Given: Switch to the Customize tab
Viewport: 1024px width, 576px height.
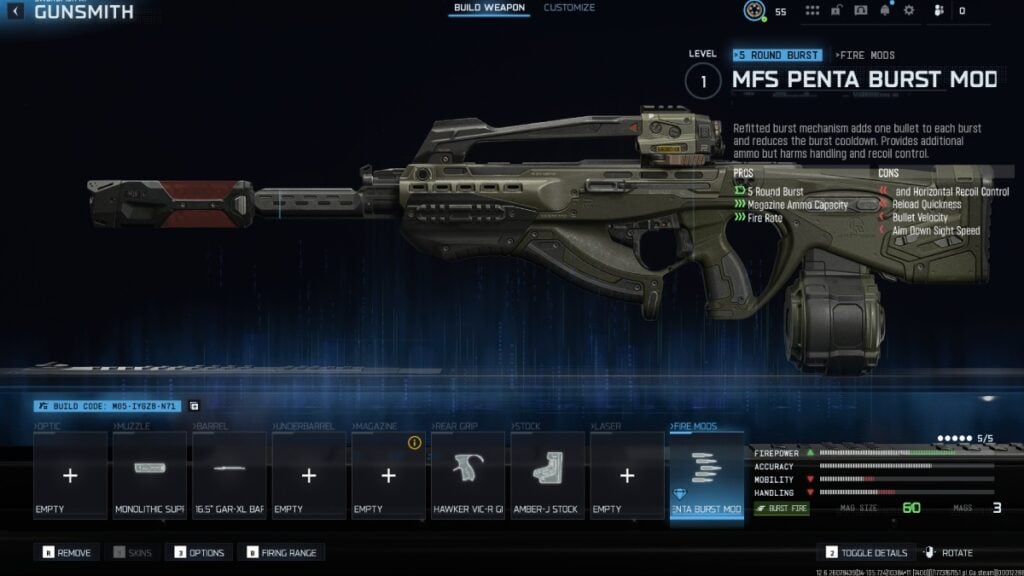Looking at the screenshot, I should coord(569,8).
